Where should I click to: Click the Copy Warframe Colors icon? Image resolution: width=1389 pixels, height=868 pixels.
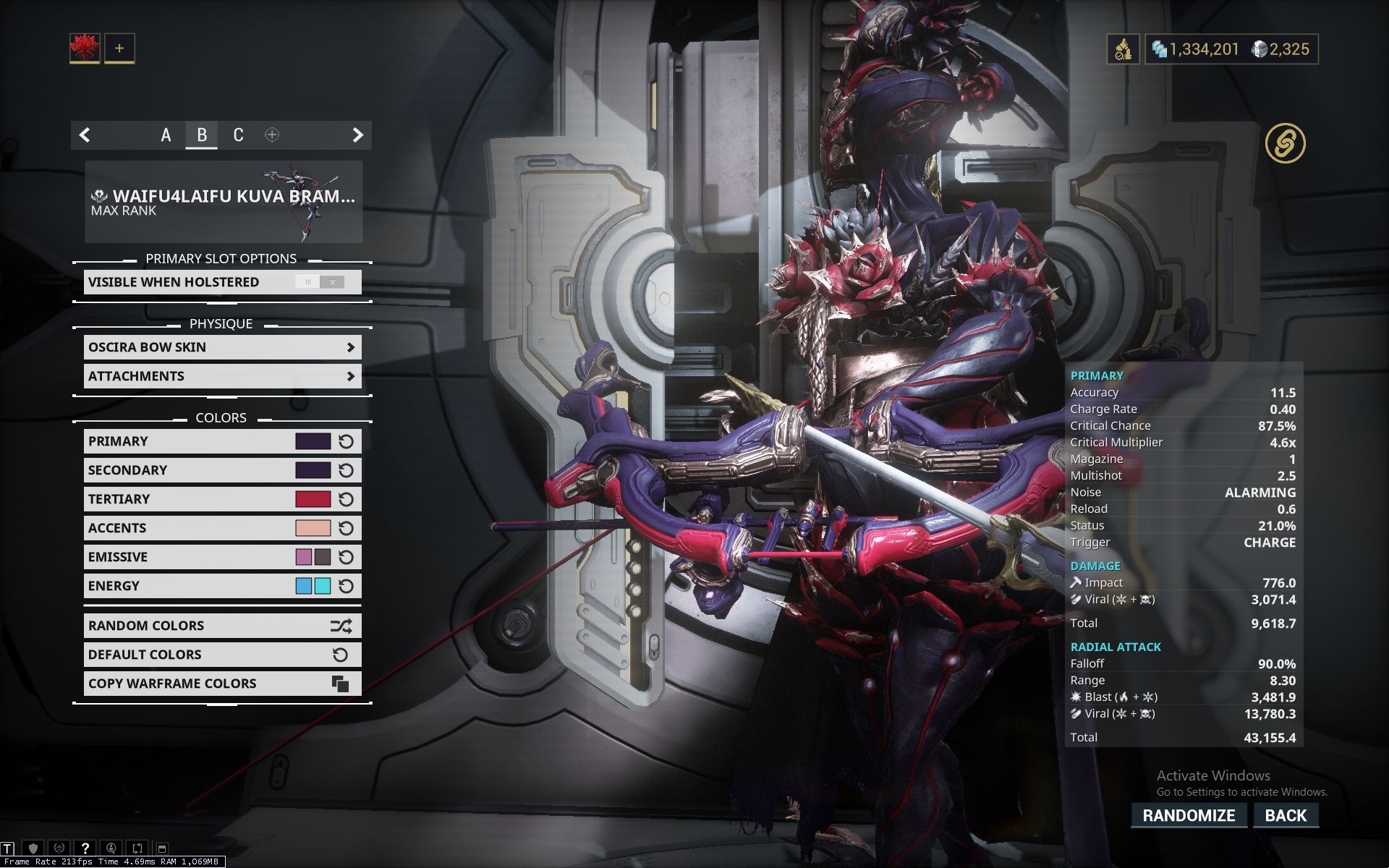click(x=340, y=683)
